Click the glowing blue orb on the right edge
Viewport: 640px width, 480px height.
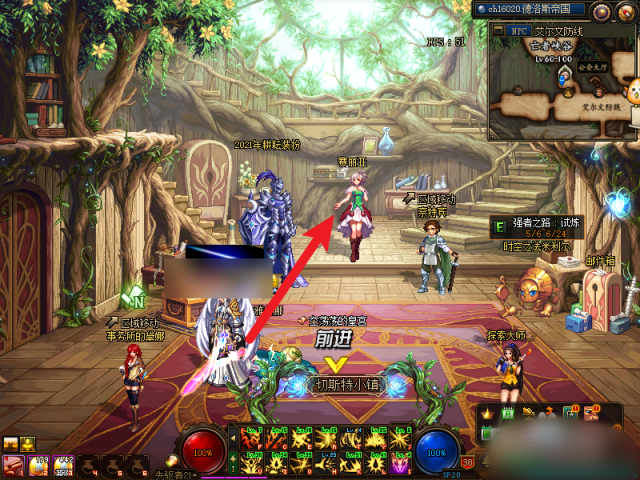click(620, 204)
